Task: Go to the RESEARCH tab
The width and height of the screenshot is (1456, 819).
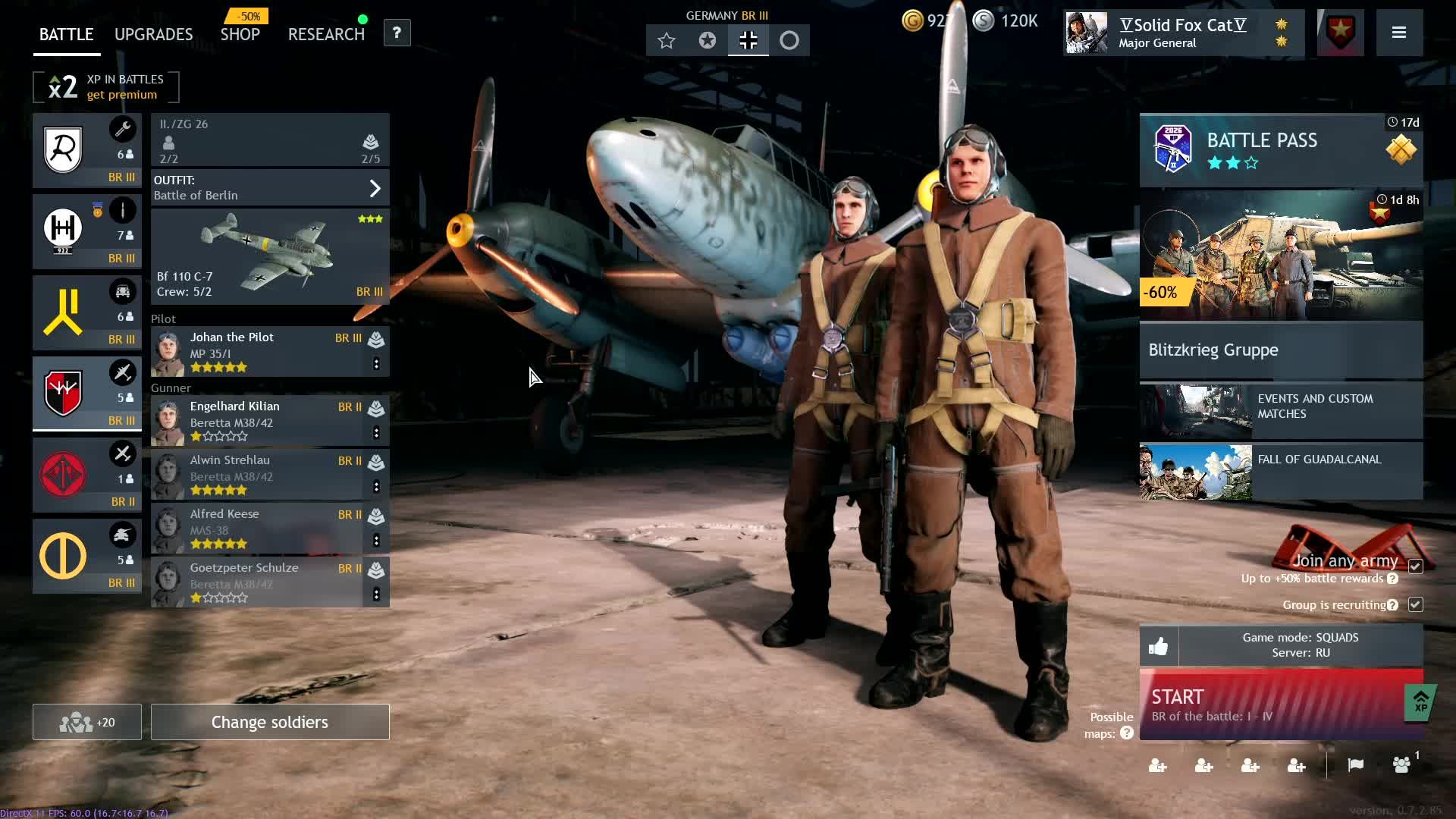Action: [x=326, y=35]
